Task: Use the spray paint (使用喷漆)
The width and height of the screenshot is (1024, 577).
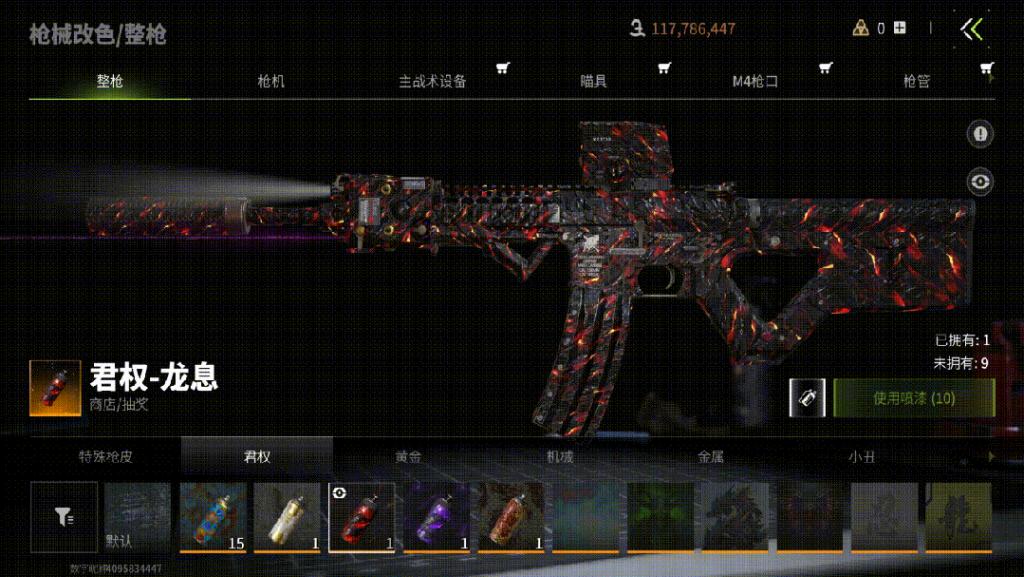Action: click(x=914, y=398)
